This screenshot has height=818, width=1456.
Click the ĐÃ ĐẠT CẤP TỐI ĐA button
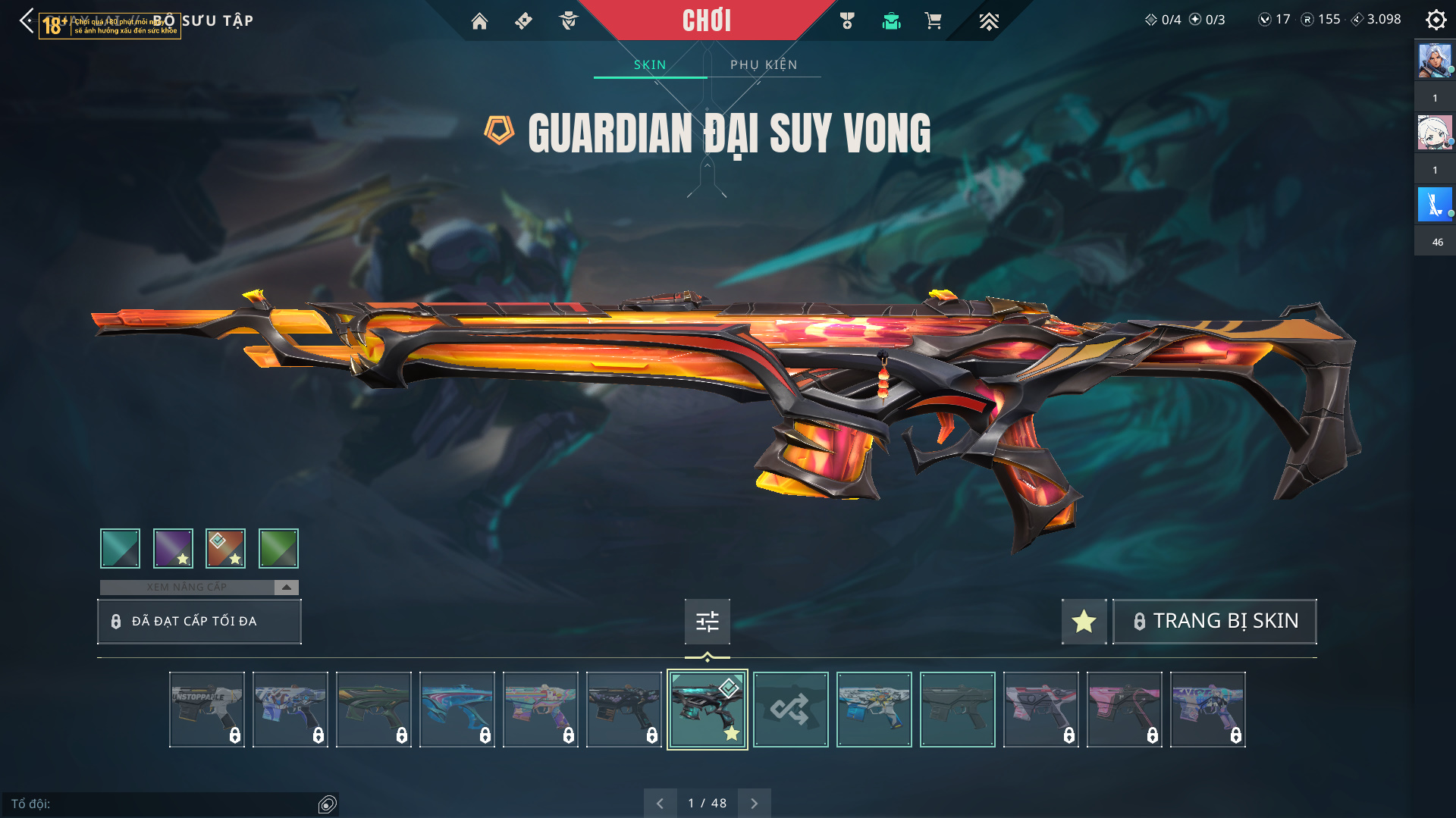click(x=199, y=622)
